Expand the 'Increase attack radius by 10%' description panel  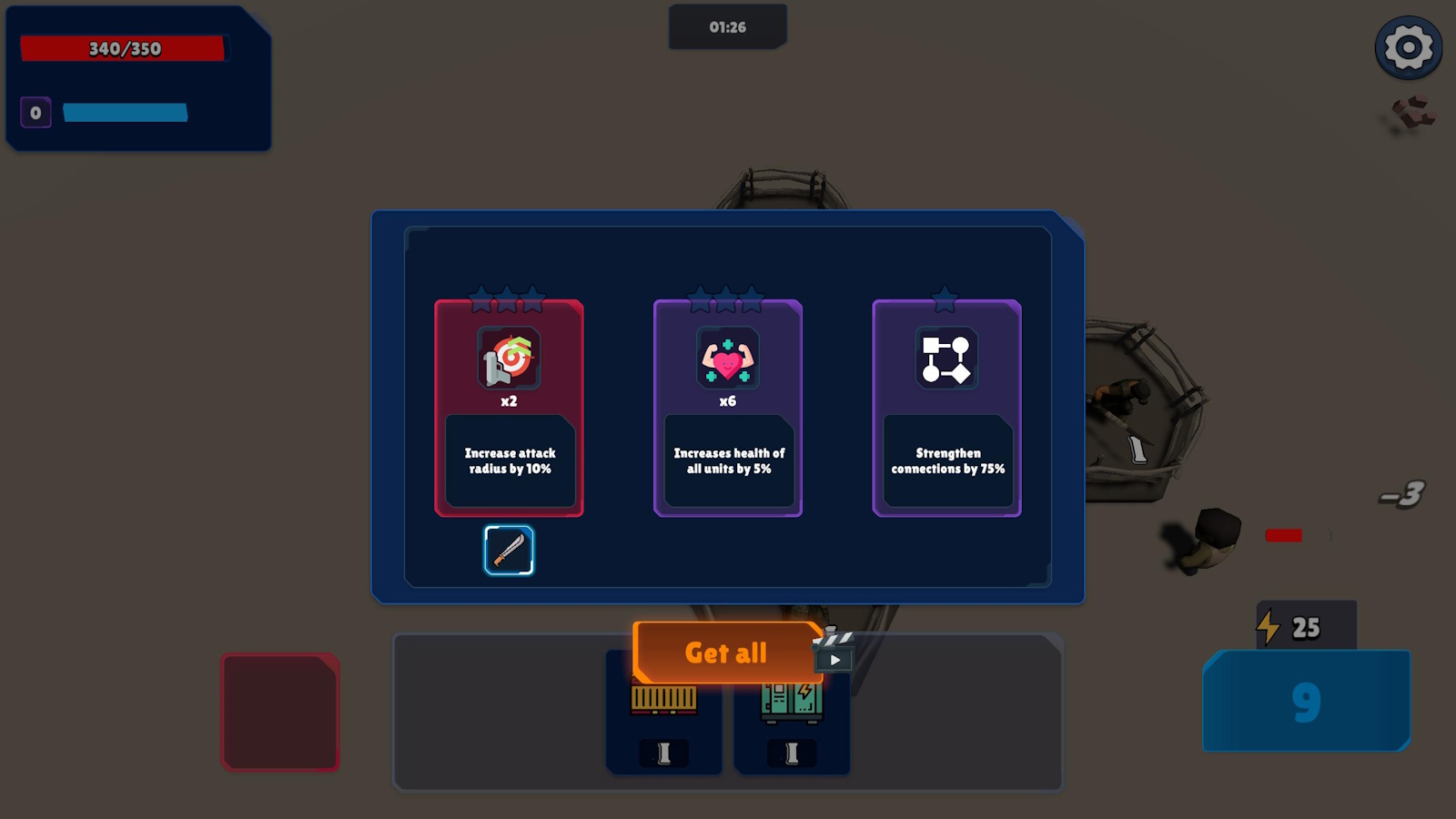pos(509,461)
